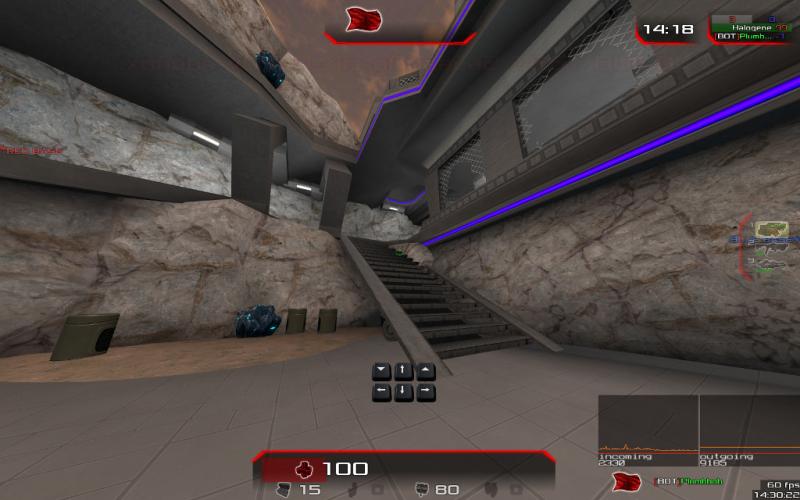Click the red flag icon at top center
The height and width of the screenshot is (500, 800).
click(x=361, y=20)
